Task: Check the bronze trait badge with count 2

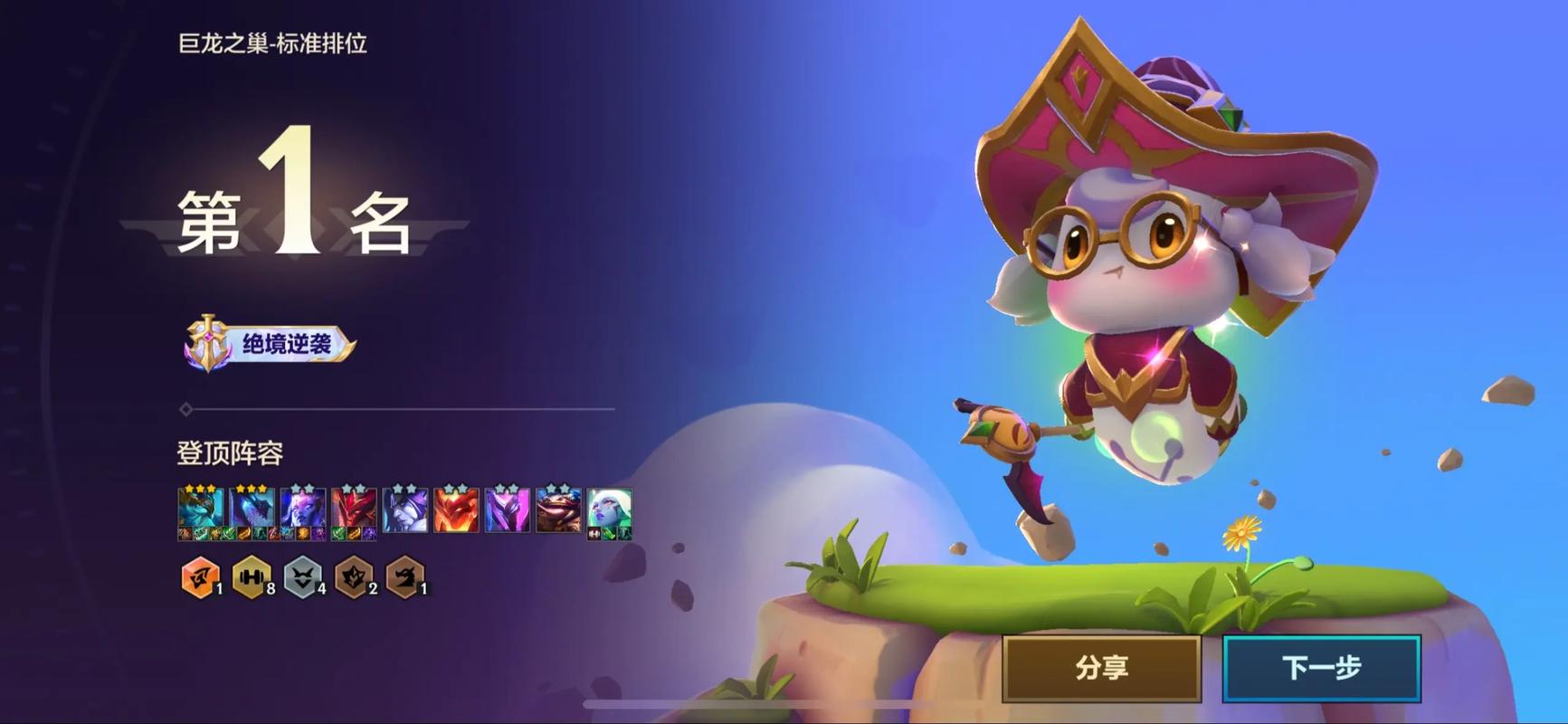Action: coord(354,576)
